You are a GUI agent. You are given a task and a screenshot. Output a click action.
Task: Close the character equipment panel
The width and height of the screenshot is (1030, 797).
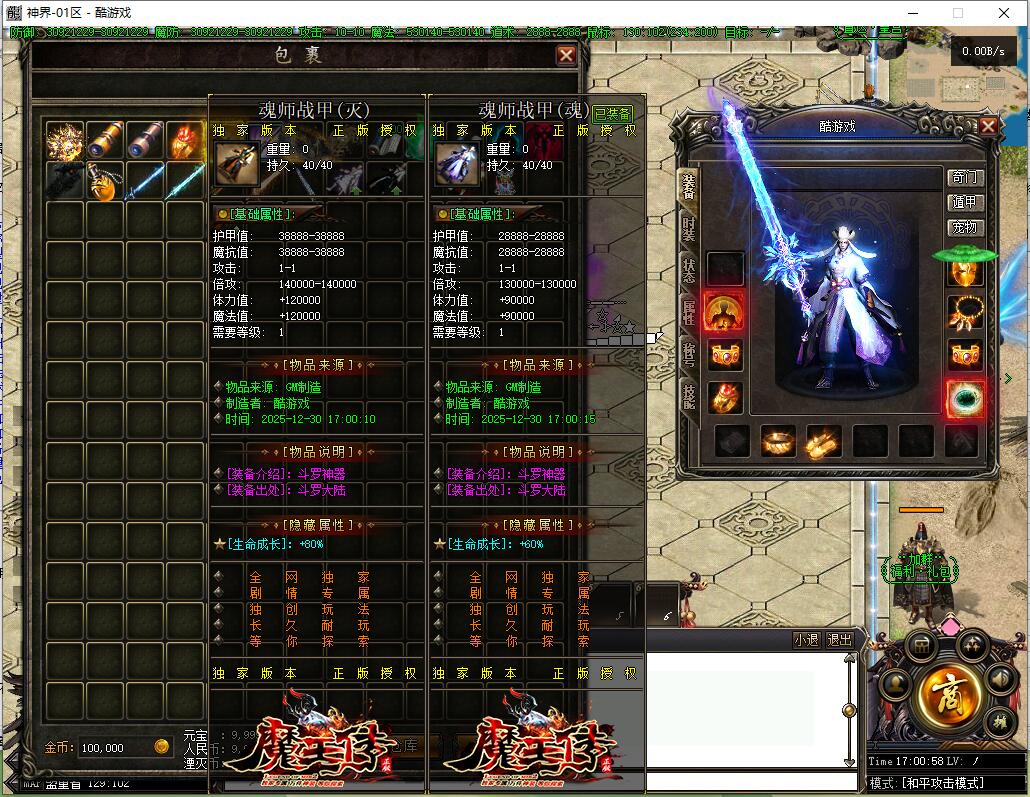coord(988,126)
